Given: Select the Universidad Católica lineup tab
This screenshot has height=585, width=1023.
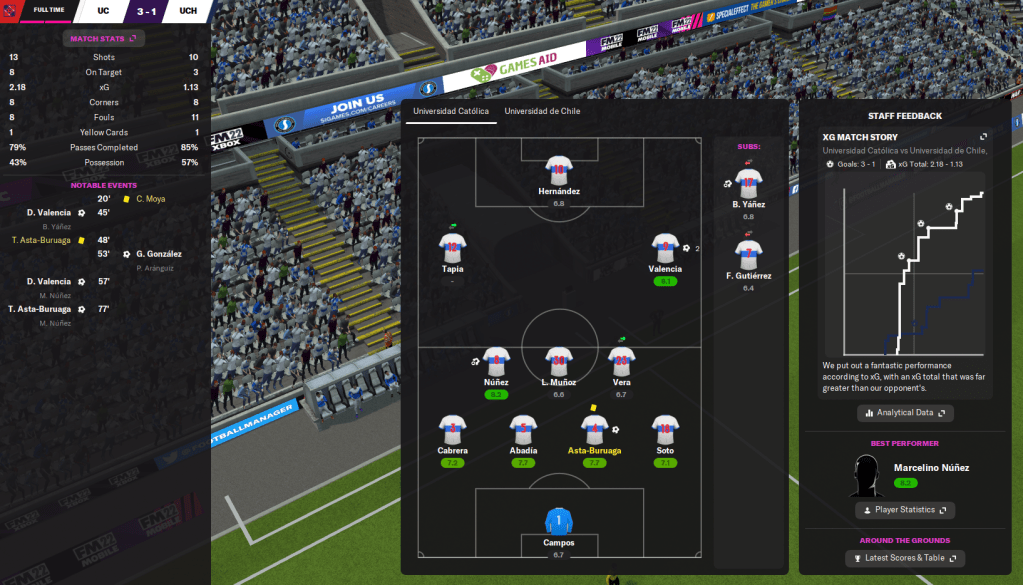Looking at the screenshot, I should [x=452, y=111].
